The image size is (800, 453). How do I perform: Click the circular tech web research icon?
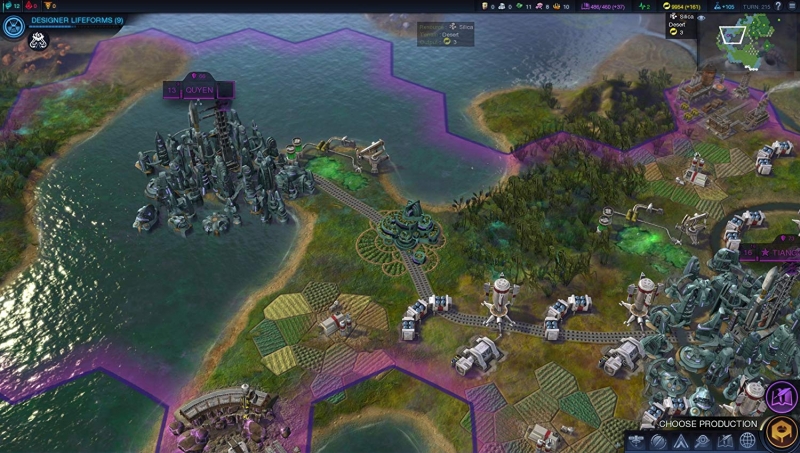13,25
